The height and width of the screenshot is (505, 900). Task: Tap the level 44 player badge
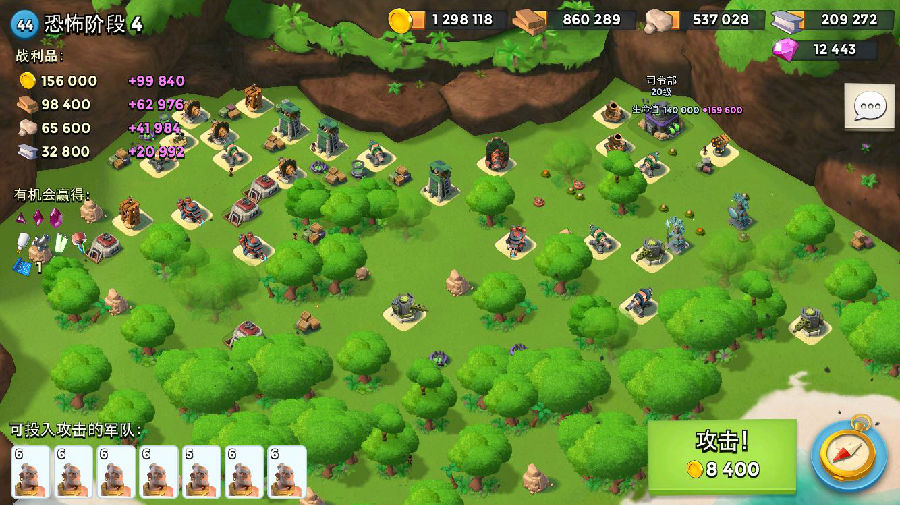coord(27,23)
